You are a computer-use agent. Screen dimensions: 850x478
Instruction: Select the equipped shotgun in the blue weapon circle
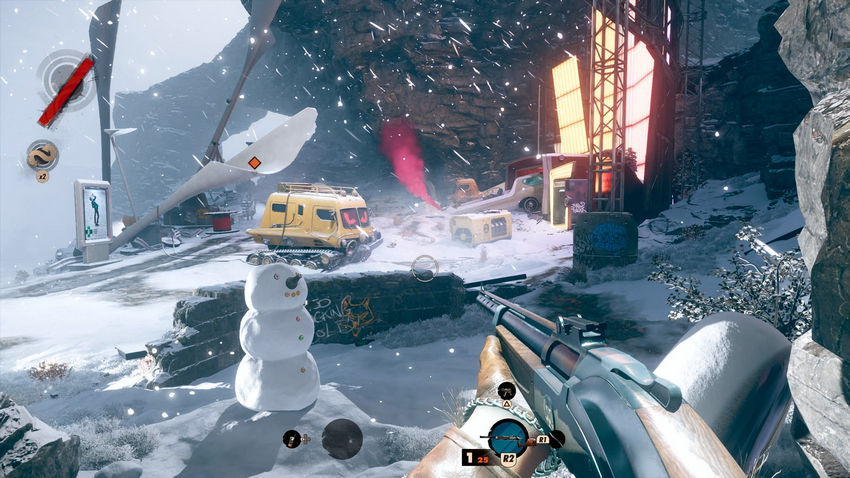pos(507,437)
